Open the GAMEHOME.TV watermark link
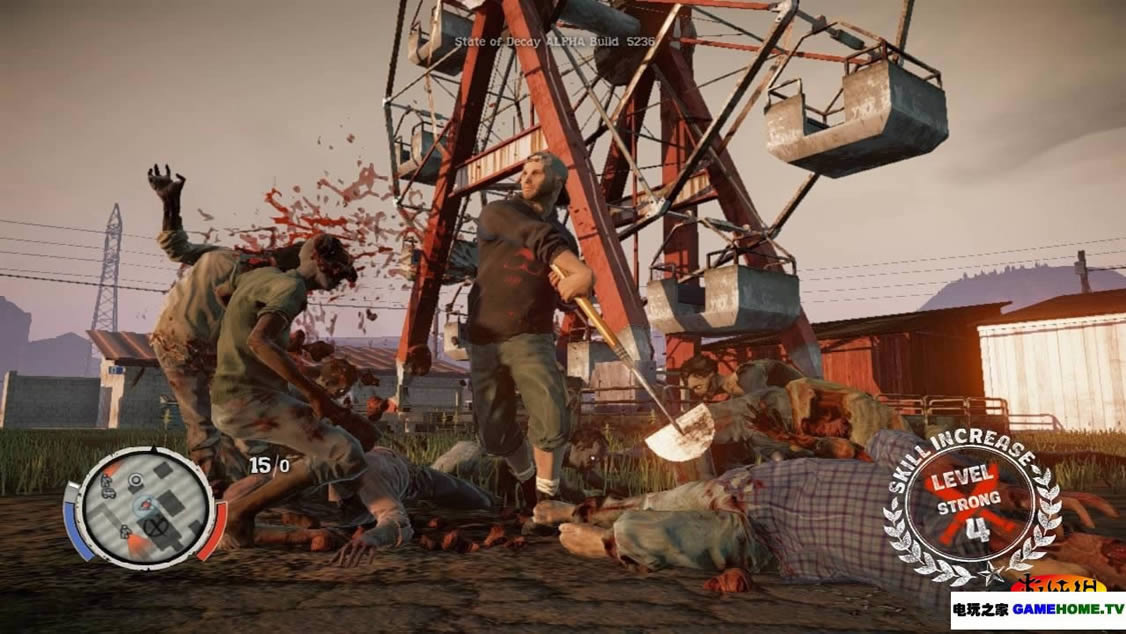1126x634 pixels. click(x=1037, y=609)
